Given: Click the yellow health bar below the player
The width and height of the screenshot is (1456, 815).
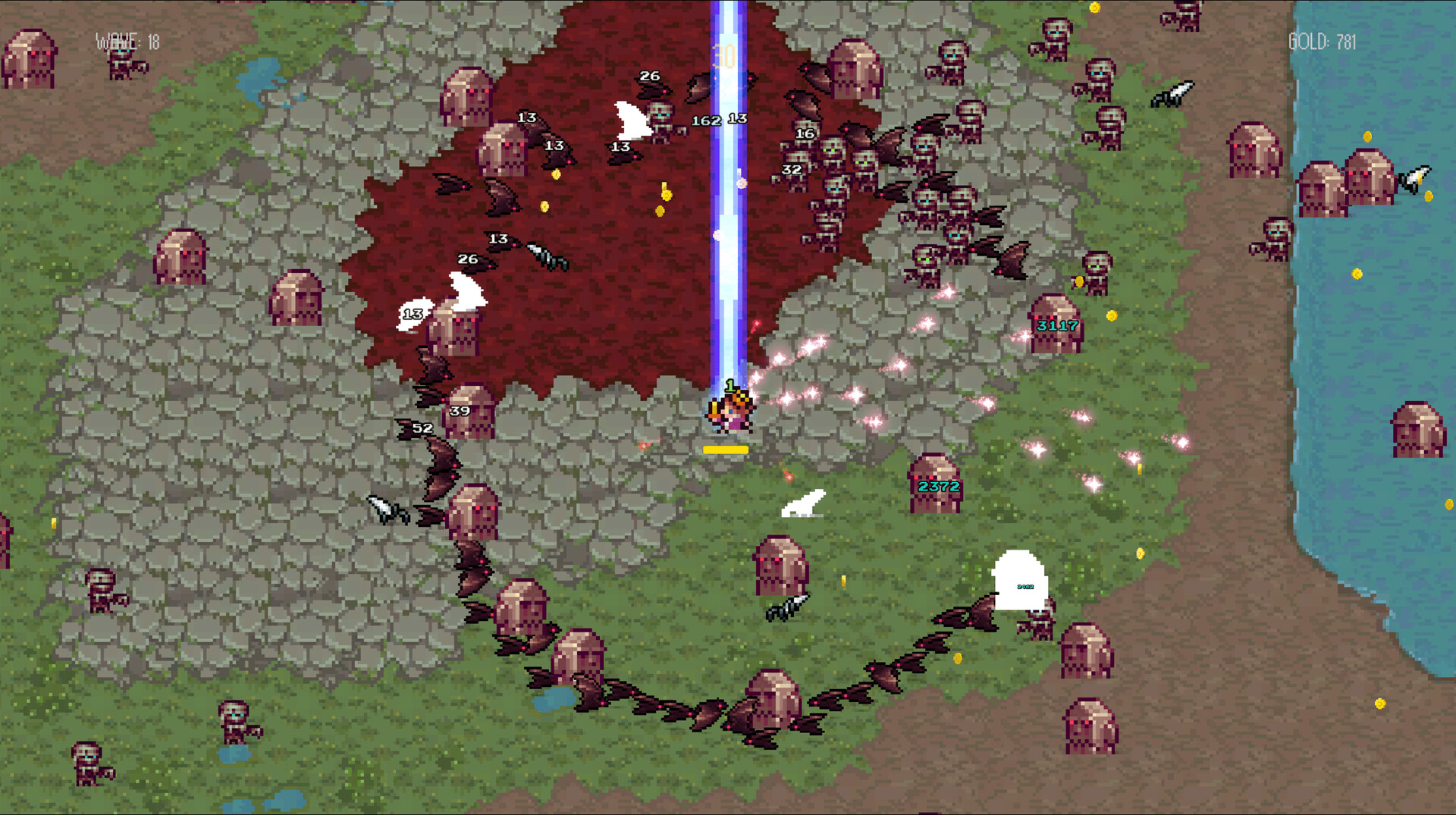Looking at the screenshot, I should click(x=726, y=449).
